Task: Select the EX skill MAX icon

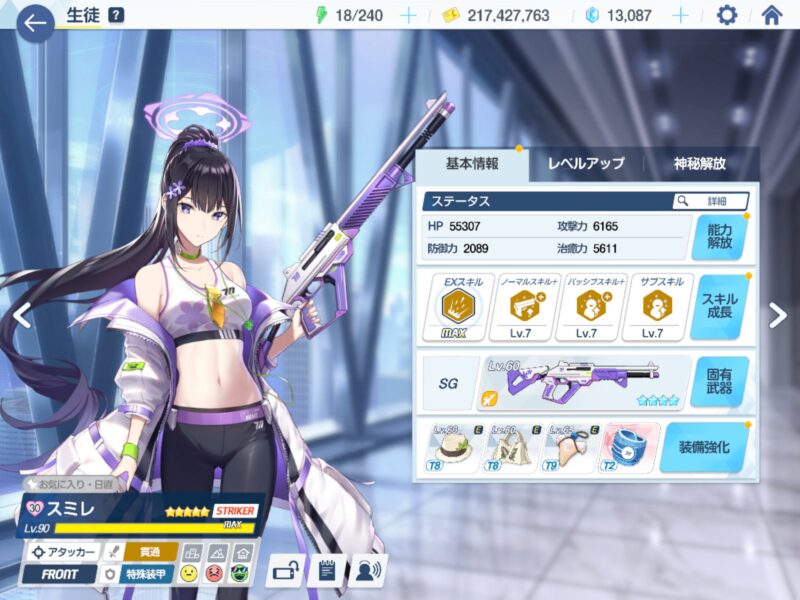Action: point(457,307)
